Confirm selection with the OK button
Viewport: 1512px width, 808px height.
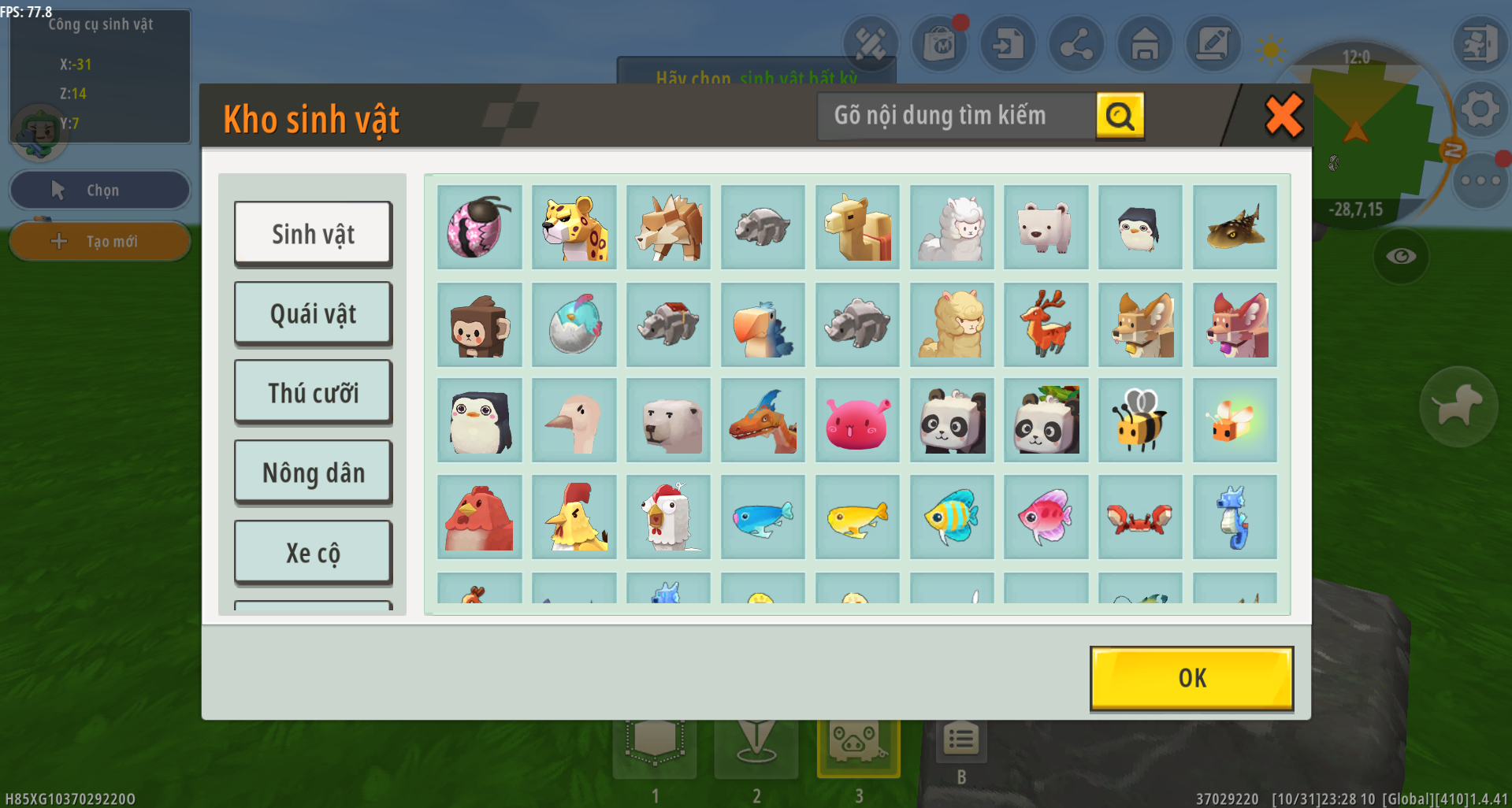(x=1191, y=678)
